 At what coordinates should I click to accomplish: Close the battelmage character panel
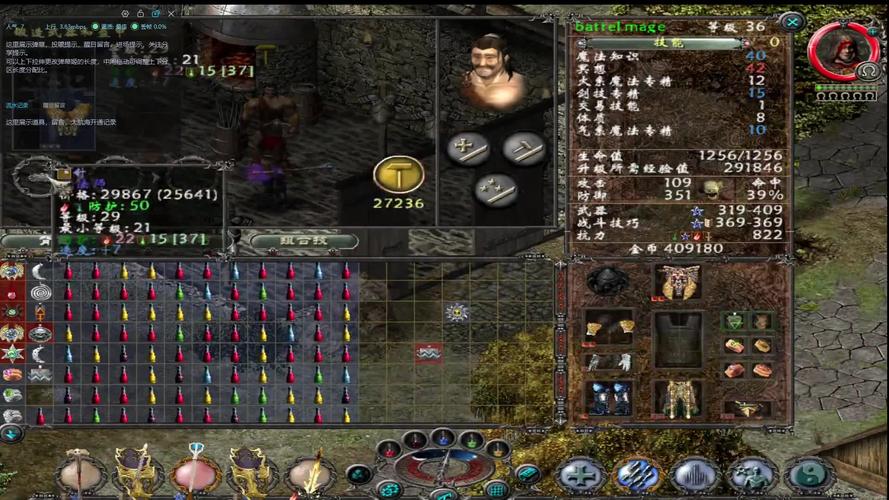pyautogui.click(x=792, y=22)
